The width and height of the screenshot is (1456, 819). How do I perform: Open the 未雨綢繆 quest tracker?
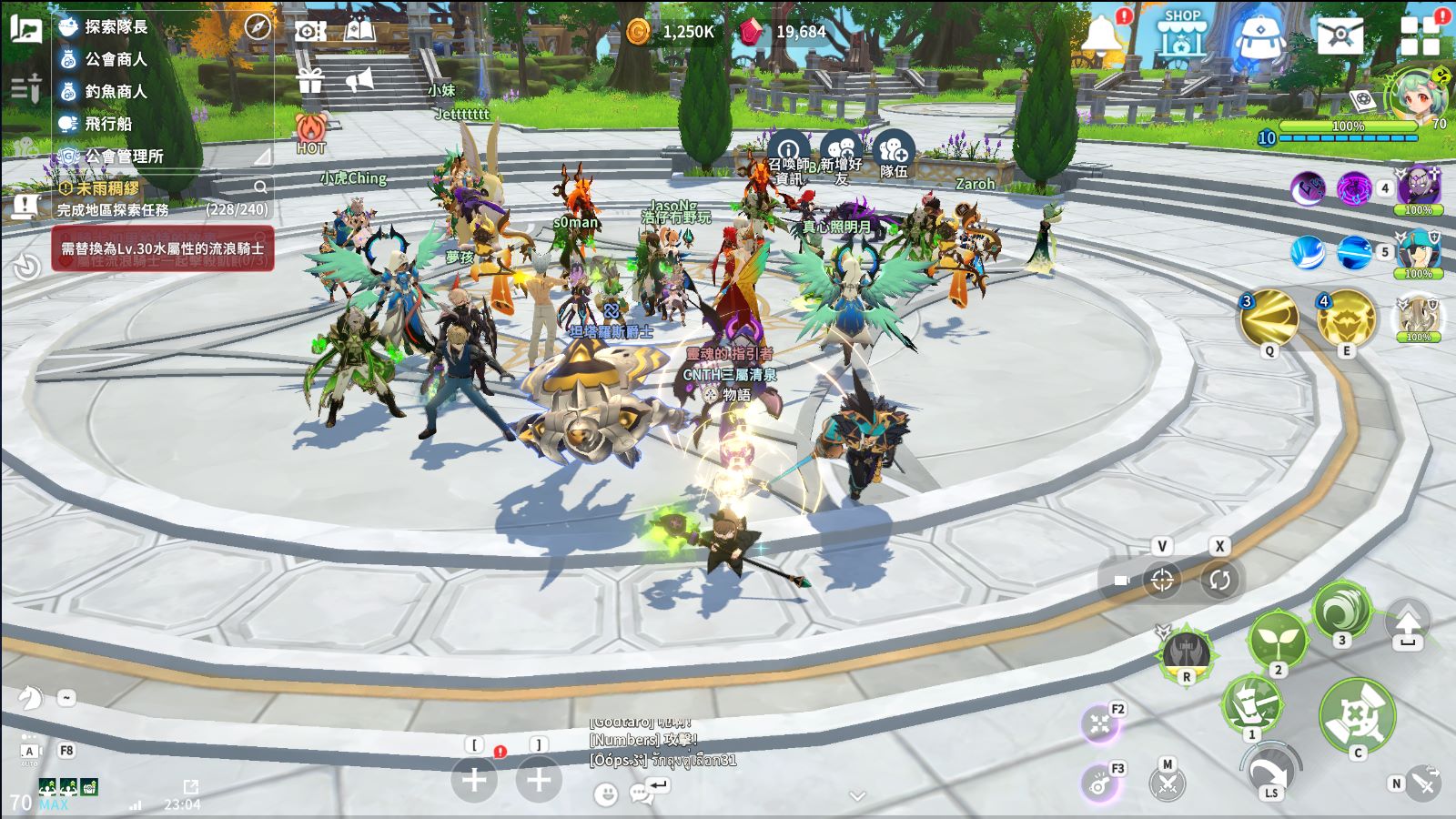click(x=108, y=188)
